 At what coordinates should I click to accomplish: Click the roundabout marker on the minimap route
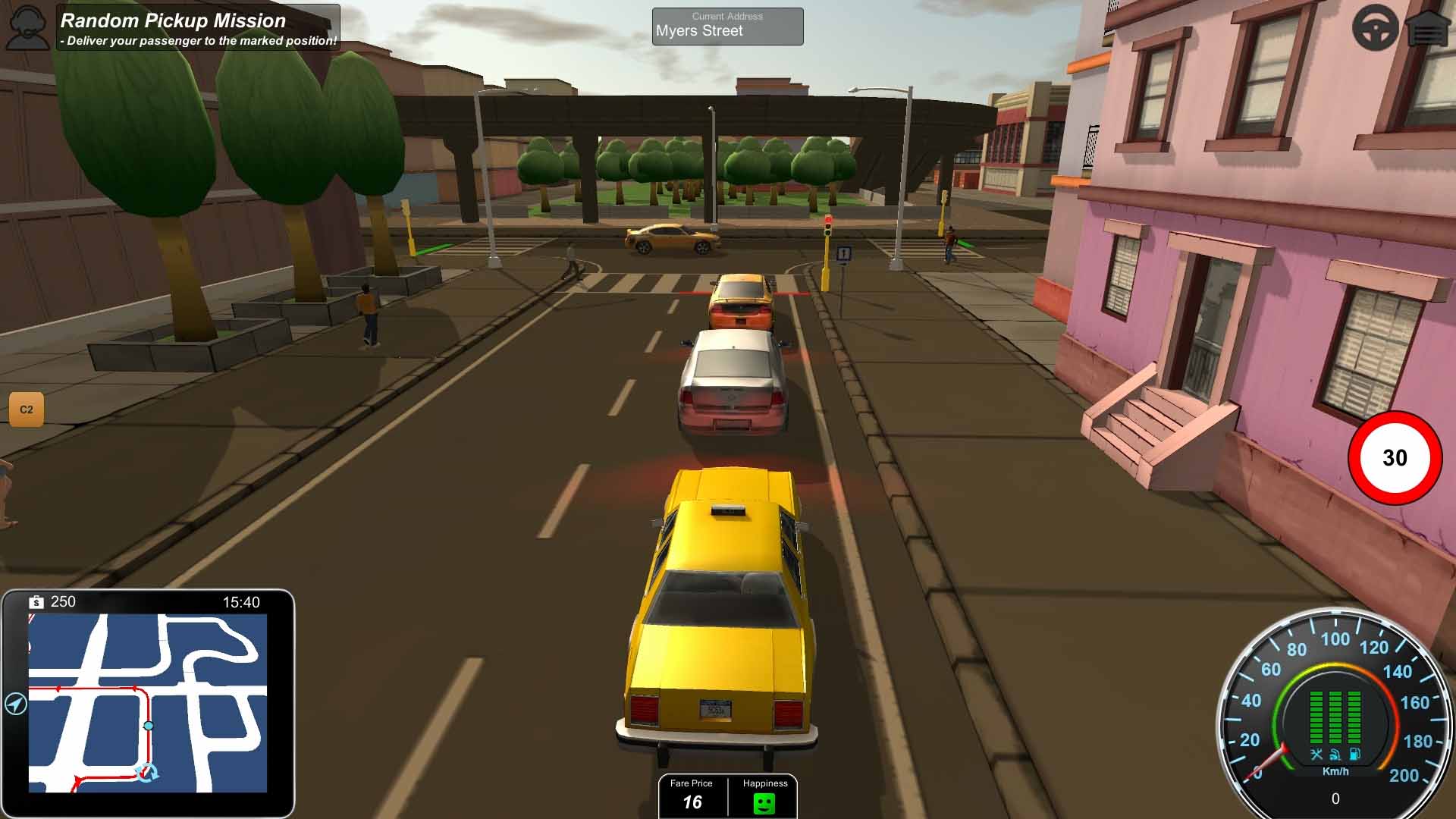[147, 772]
